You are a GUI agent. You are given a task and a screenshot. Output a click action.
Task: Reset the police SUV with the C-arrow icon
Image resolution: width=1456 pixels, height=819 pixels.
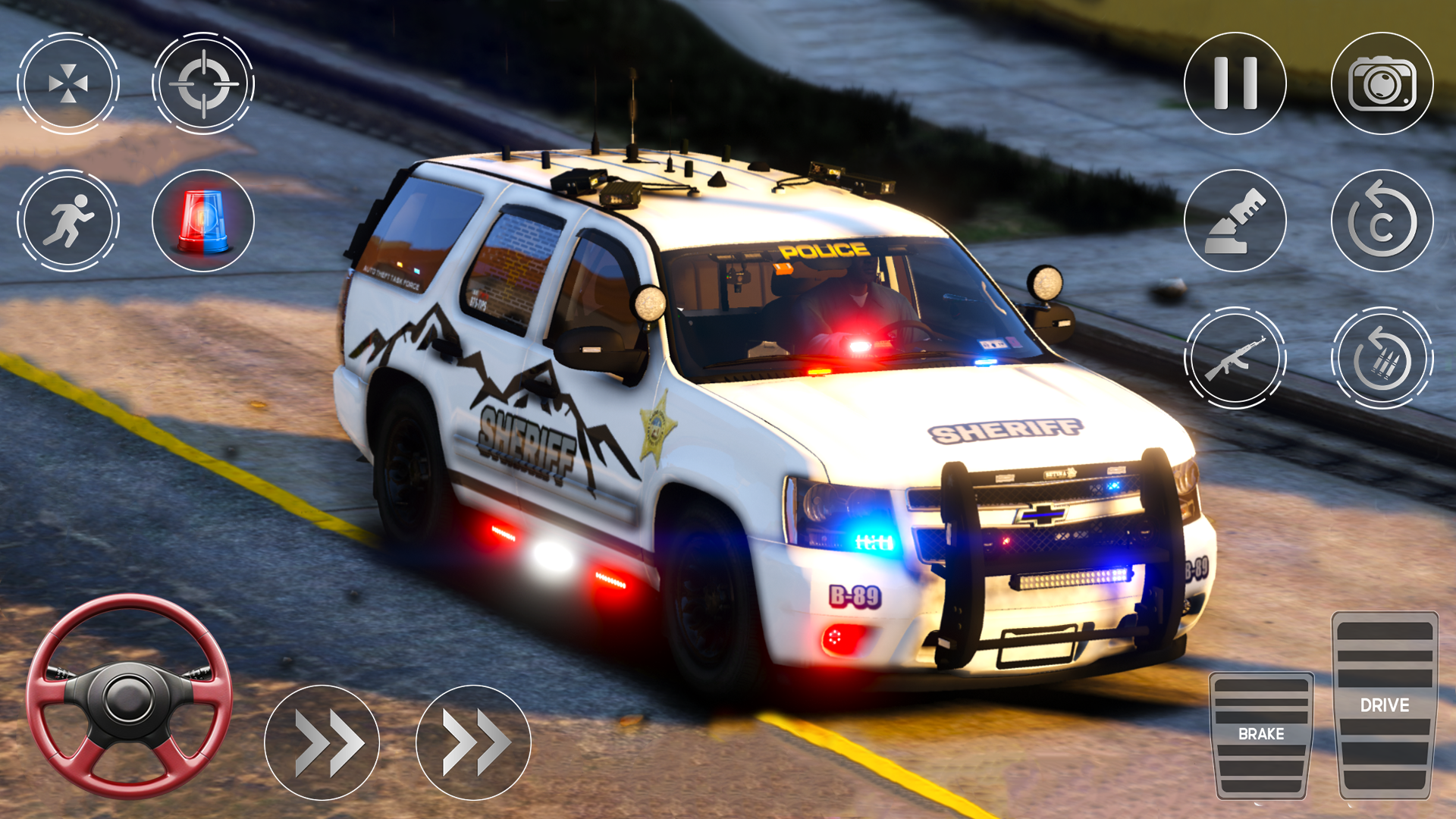(1382, 220)
